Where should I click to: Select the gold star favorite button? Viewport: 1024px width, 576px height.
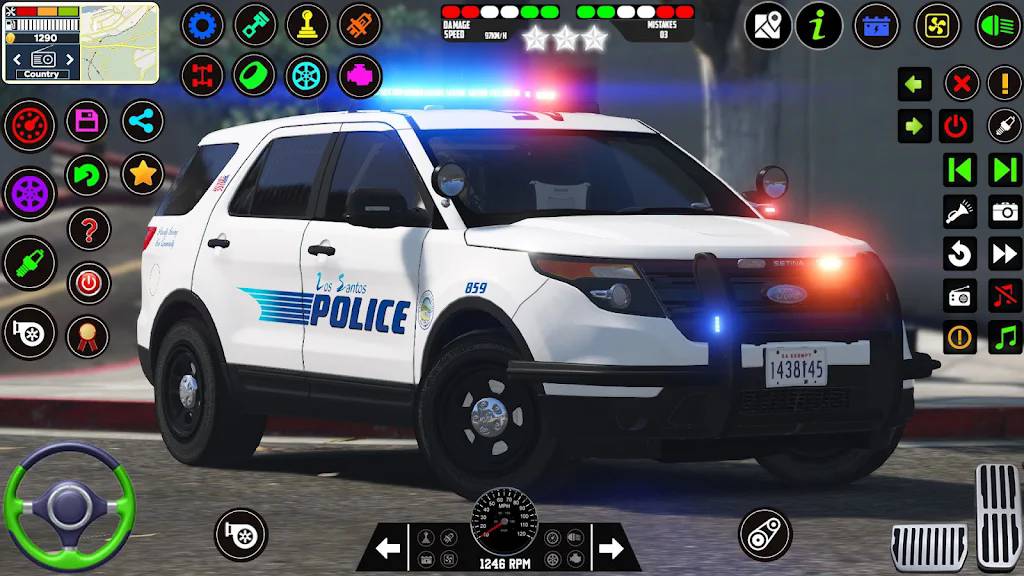coord(143,175)
